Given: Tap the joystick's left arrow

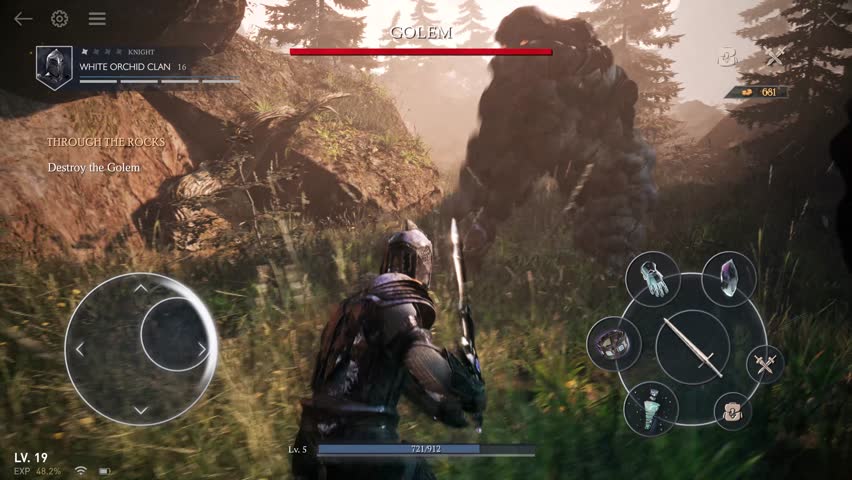Looking at the screenshot, I should 80,350.
